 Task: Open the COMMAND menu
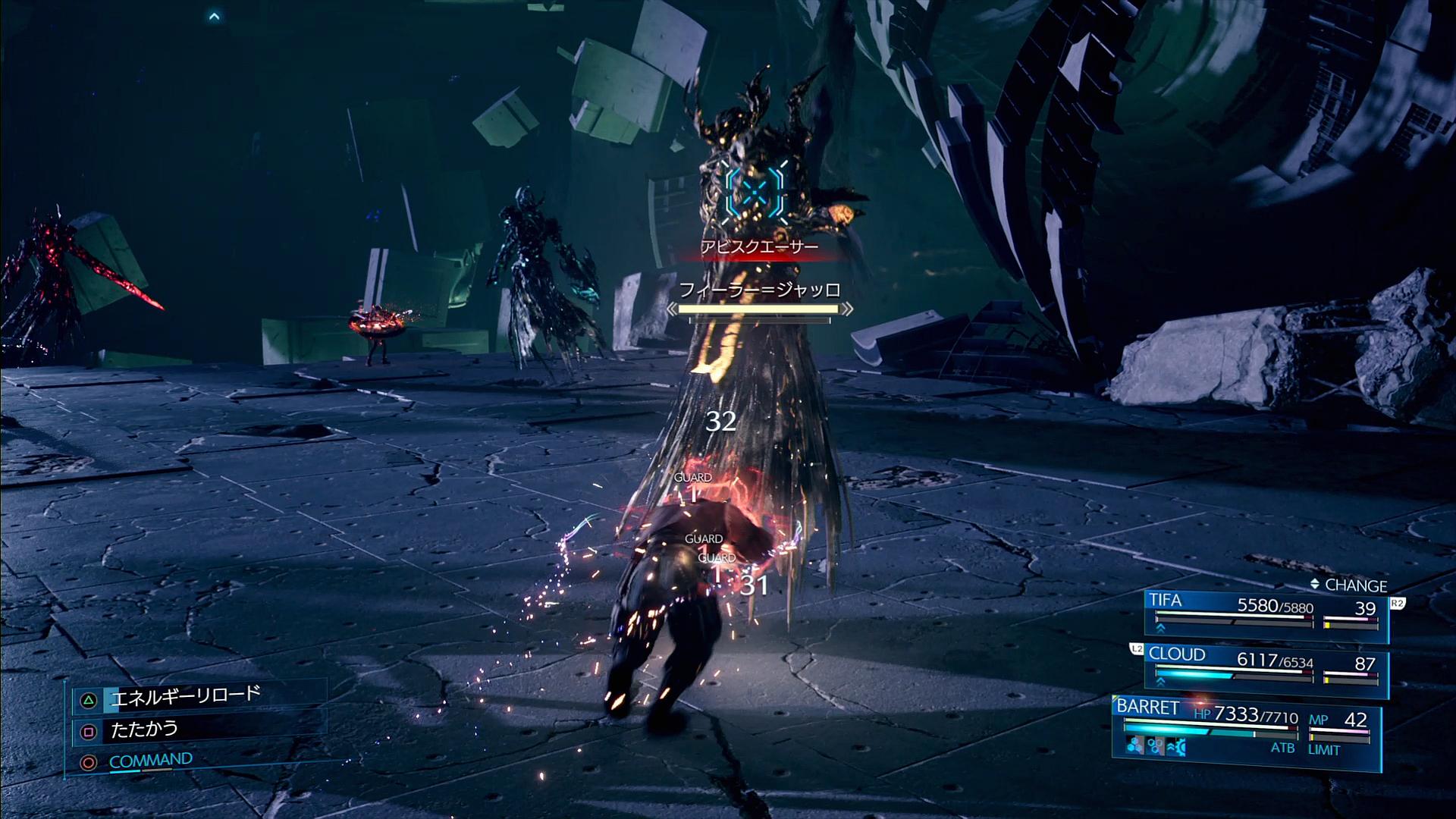coord(150,761)
